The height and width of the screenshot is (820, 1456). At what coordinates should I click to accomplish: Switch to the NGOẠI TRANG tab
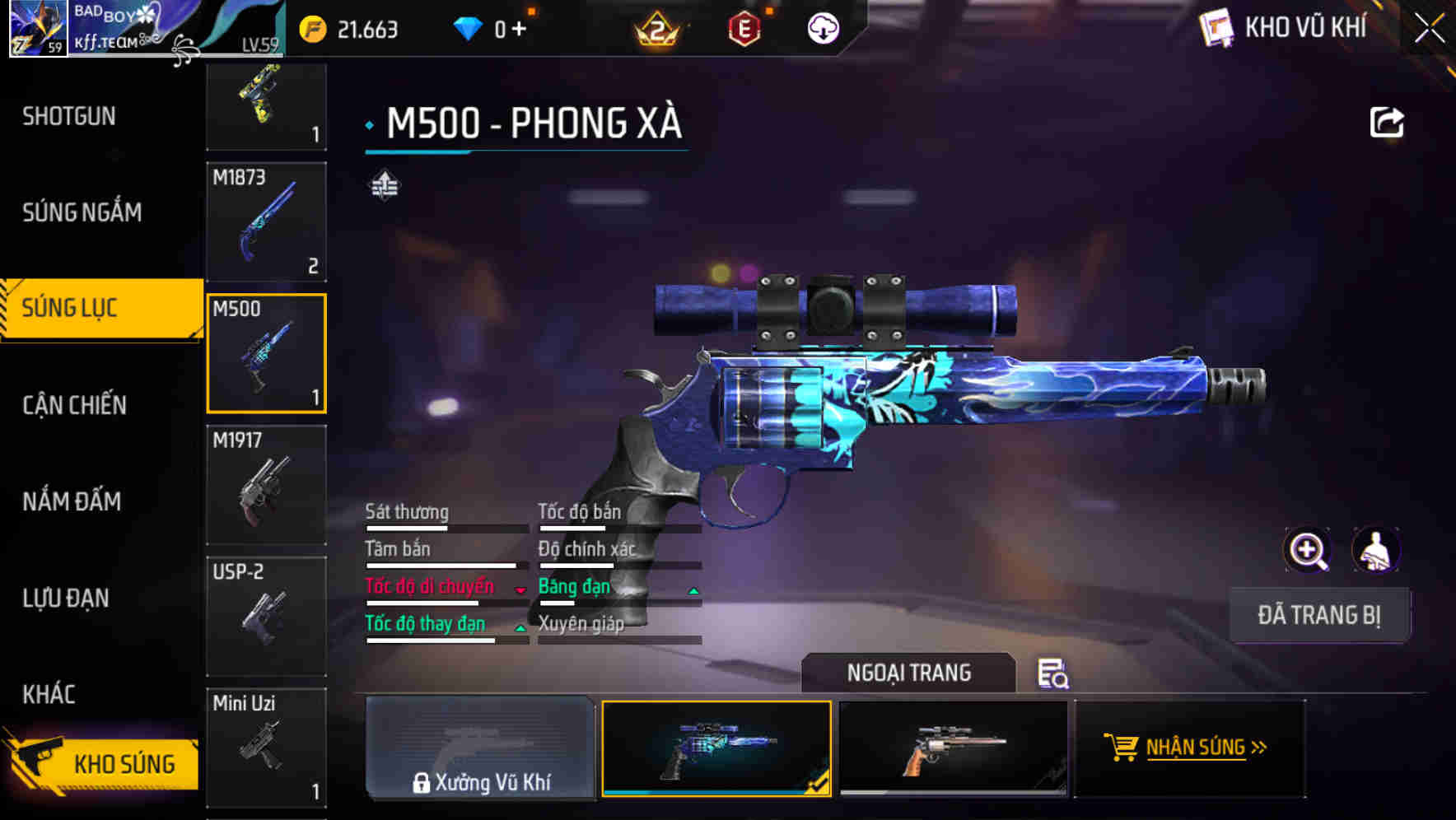[x=910, y=672]
